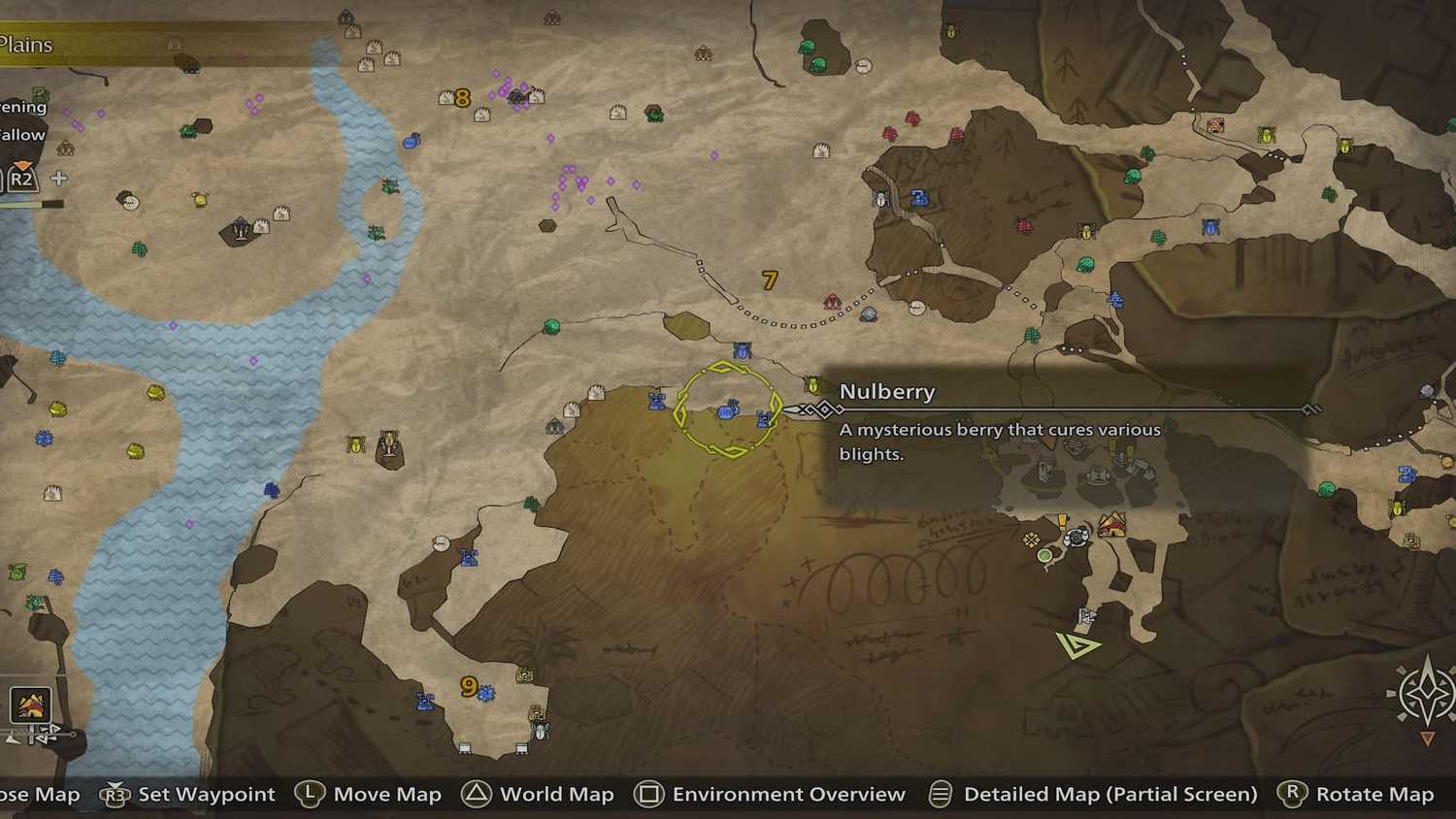Click the Fallow weather status label
This screenshot has width=1456, height=819.
tap(21, 135)
